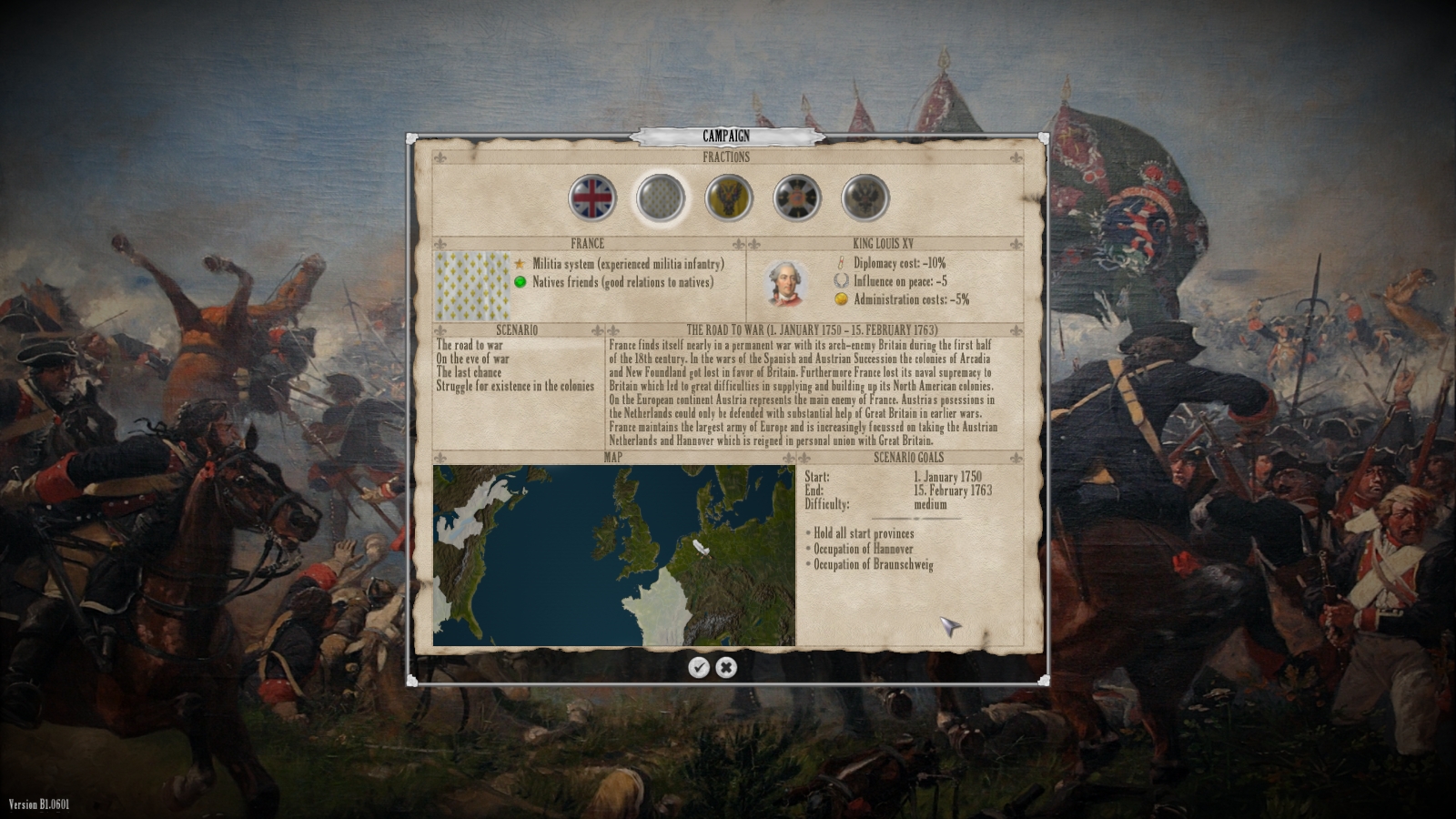
Task: Select scenario 'The last chance'
Action: coord(467,373)
